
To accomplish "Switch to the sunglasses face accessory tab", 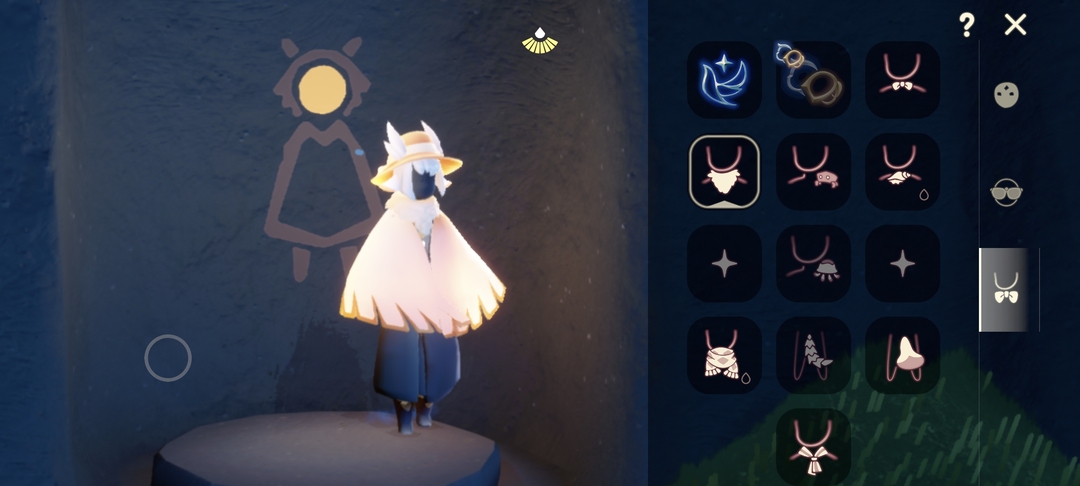I will (x=1006, y=191).
